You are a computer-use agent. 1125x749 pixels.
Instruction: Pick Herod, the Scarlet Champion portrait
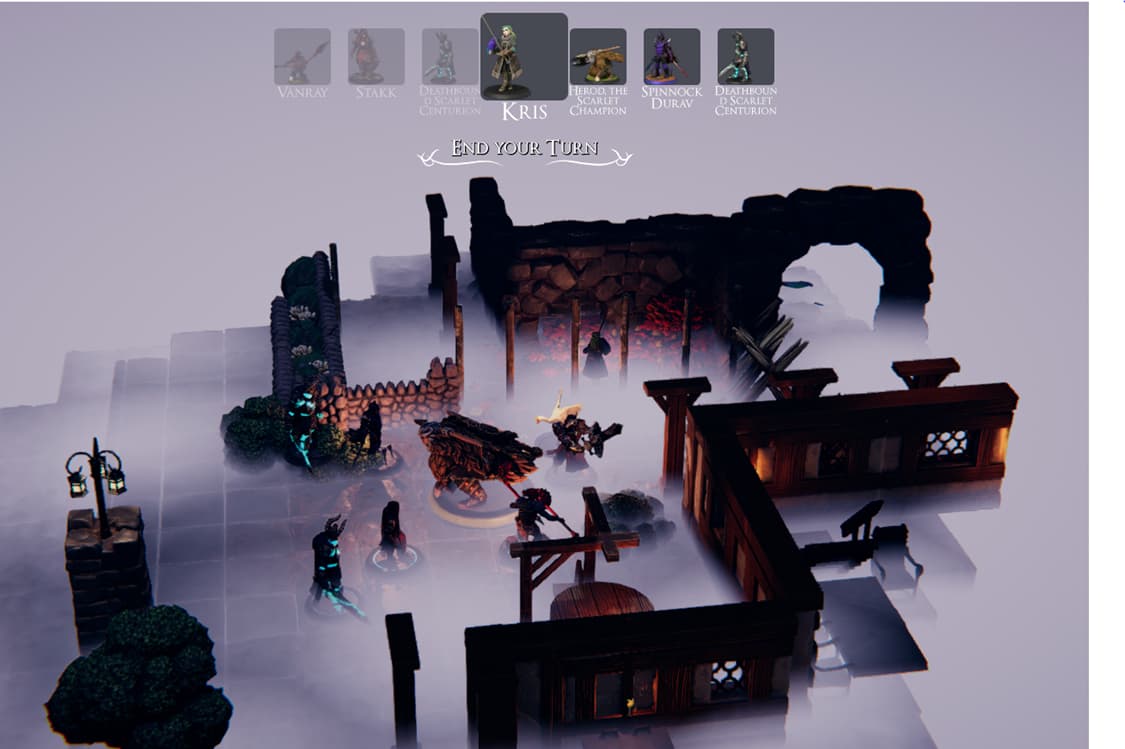(x=598, y=57)
